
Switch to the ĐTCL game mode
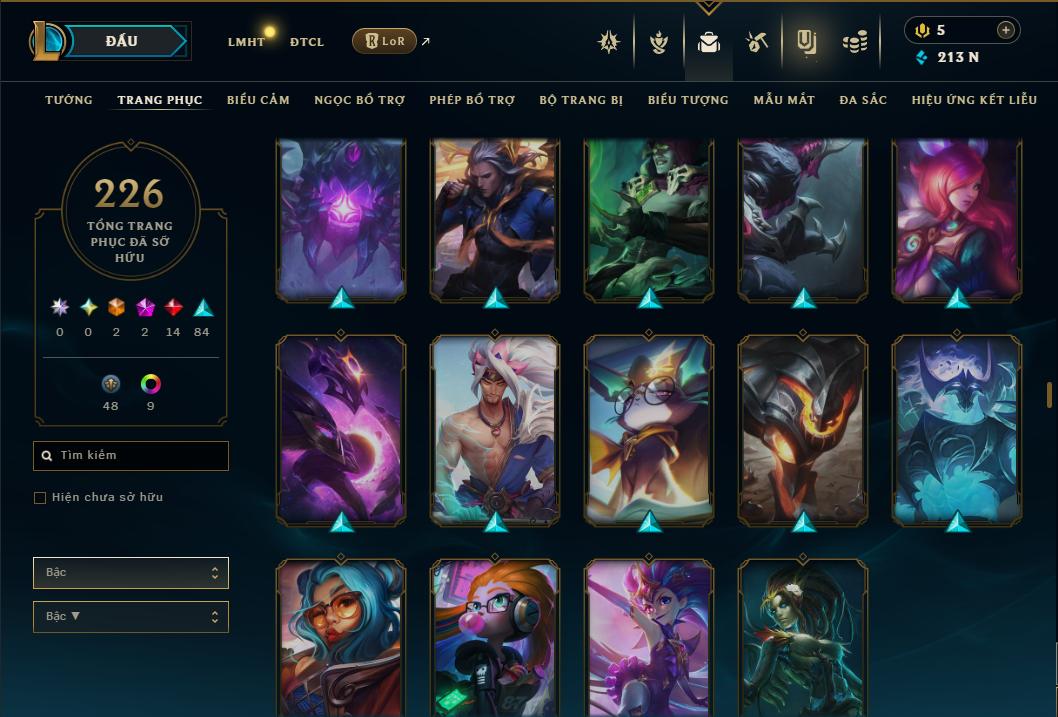(x=306, y=42)
